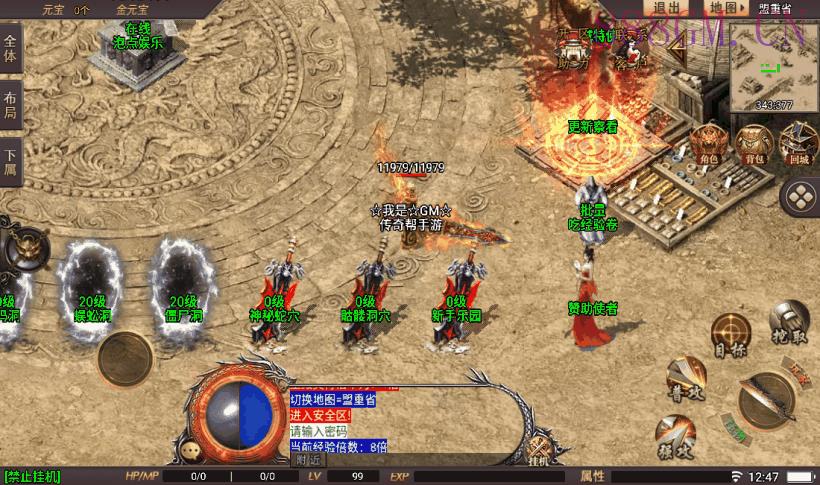820x485 pixels.
Task: Switch to the 布局 tab
Action: point(11,105)
